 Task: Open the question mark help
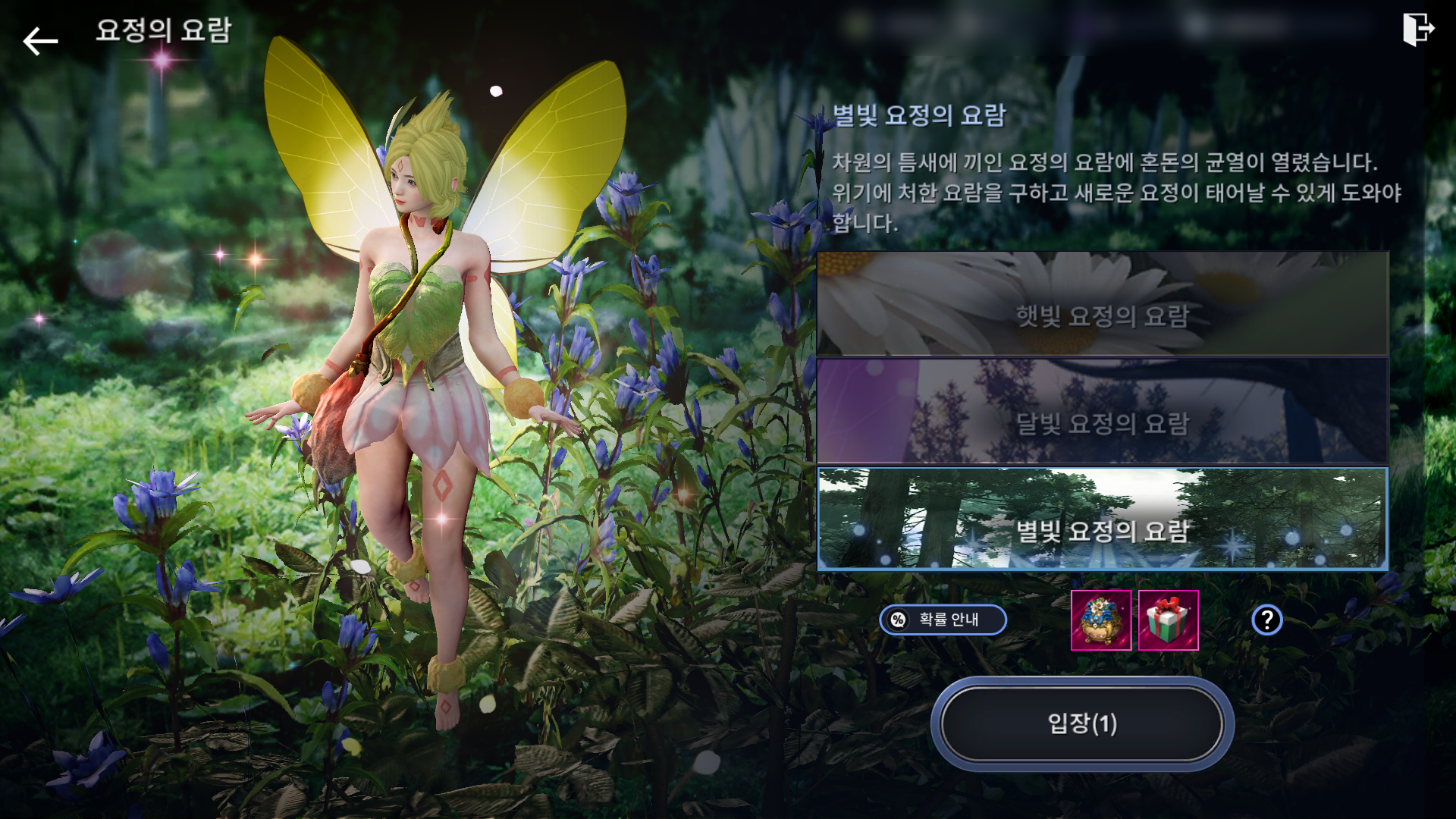(x=1266, y=620)
